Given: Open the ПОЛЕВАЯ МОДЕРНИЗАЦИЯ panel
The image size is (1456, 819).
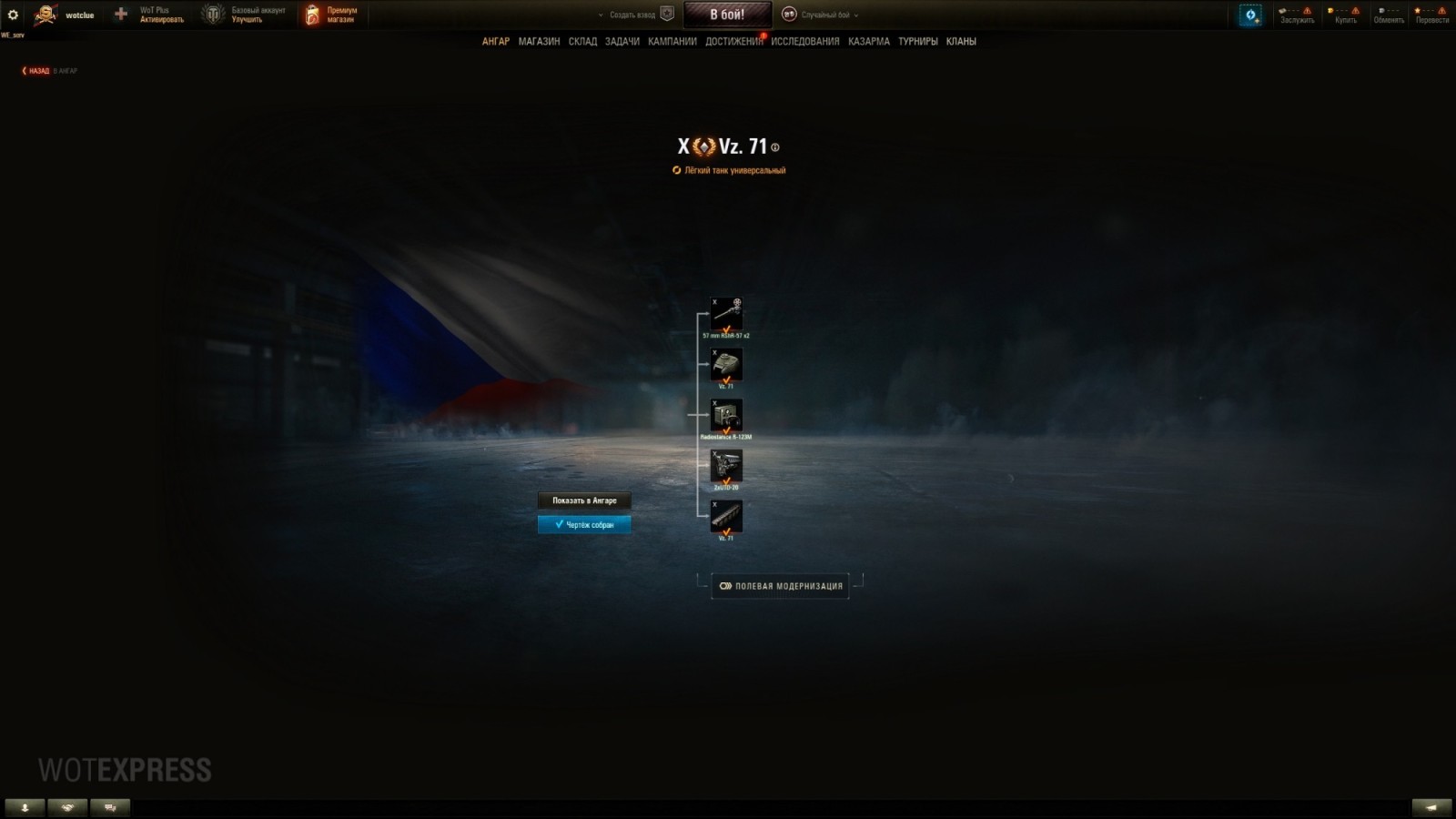Looking at the screenshot, I should [x=780, y=586].
